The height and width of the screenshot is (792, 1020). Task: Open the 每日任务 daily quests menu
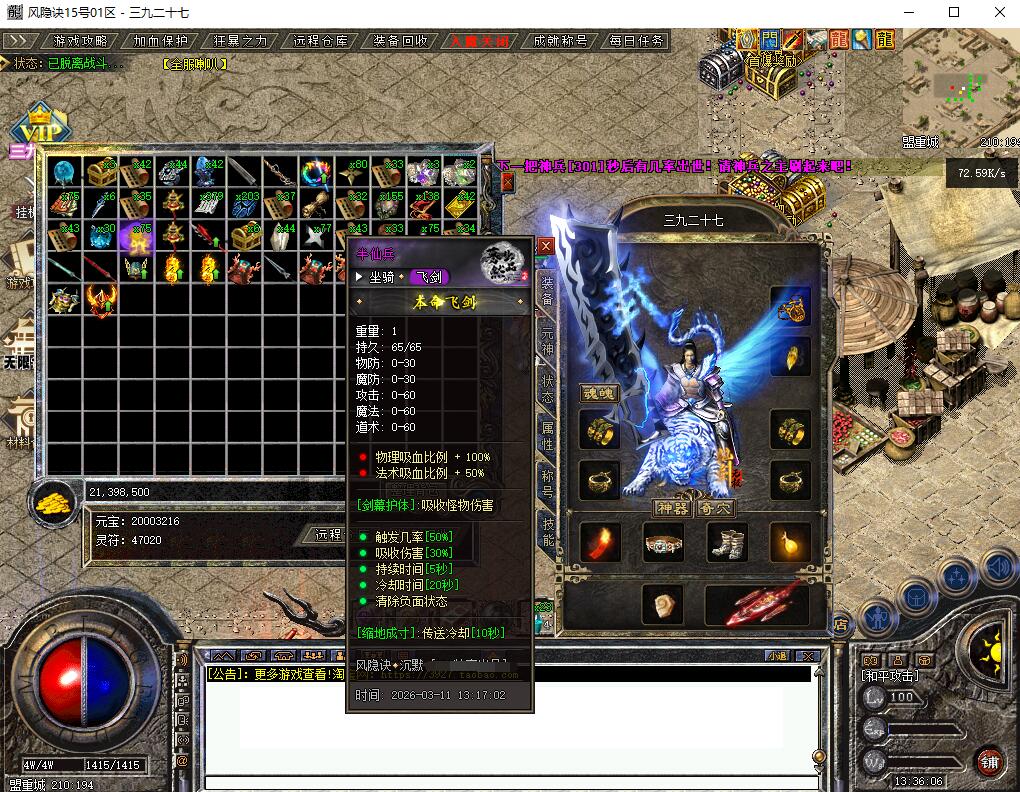633,41
